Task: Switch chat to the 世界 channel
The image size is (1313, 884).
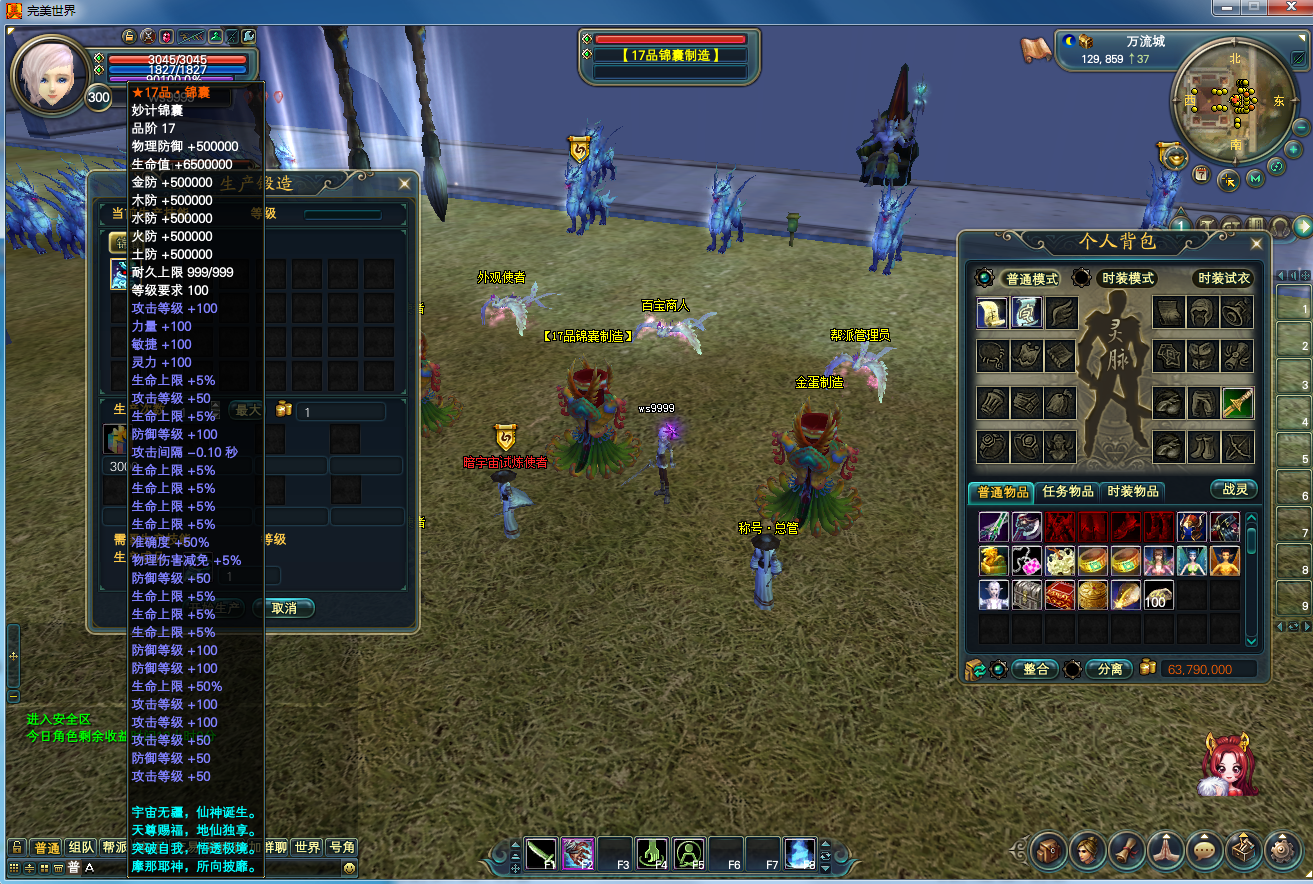Action: click(307, 847)
